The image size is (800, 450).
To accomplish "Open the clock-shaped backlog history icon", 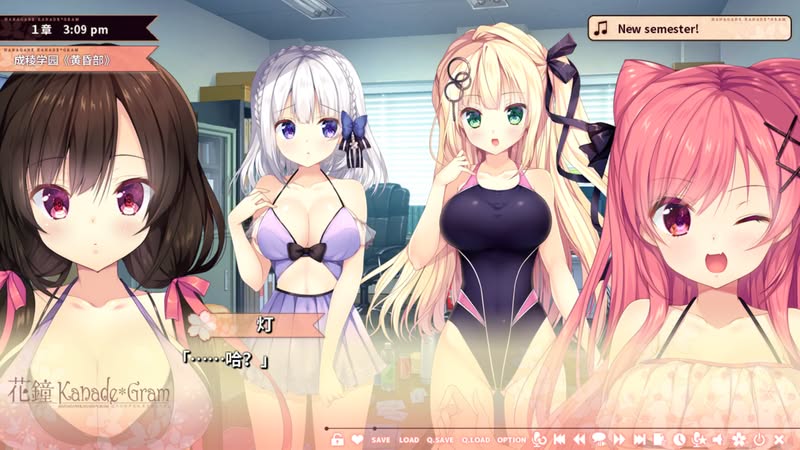I will coord(679,439).
